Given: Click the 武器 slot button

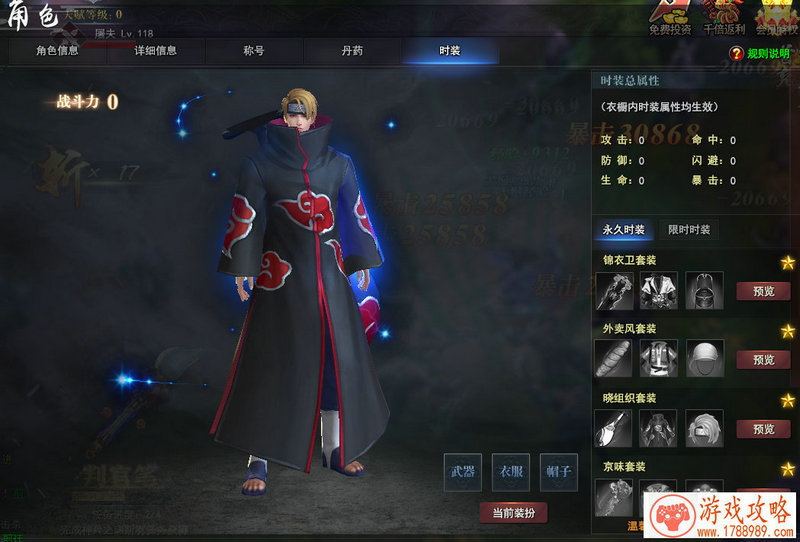Looking at the screenshot, I should [x=462, y=471].
